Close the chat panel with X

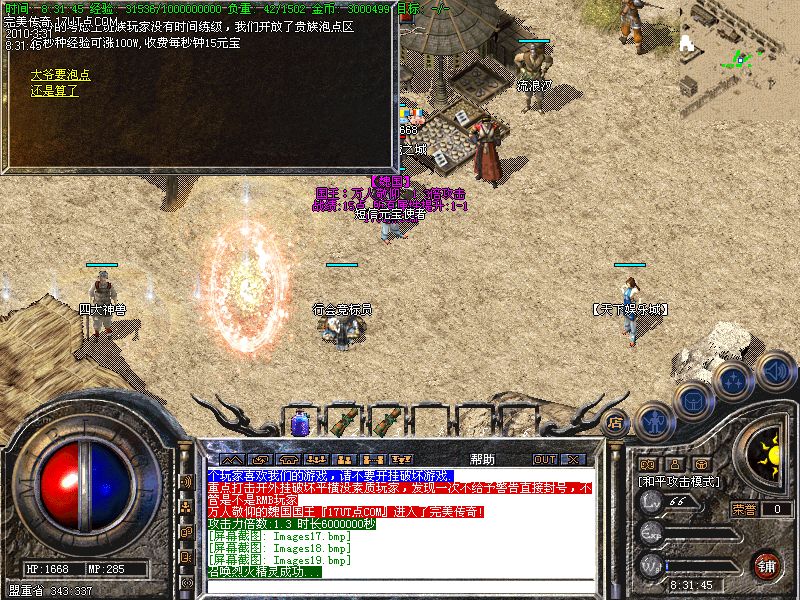573,459
